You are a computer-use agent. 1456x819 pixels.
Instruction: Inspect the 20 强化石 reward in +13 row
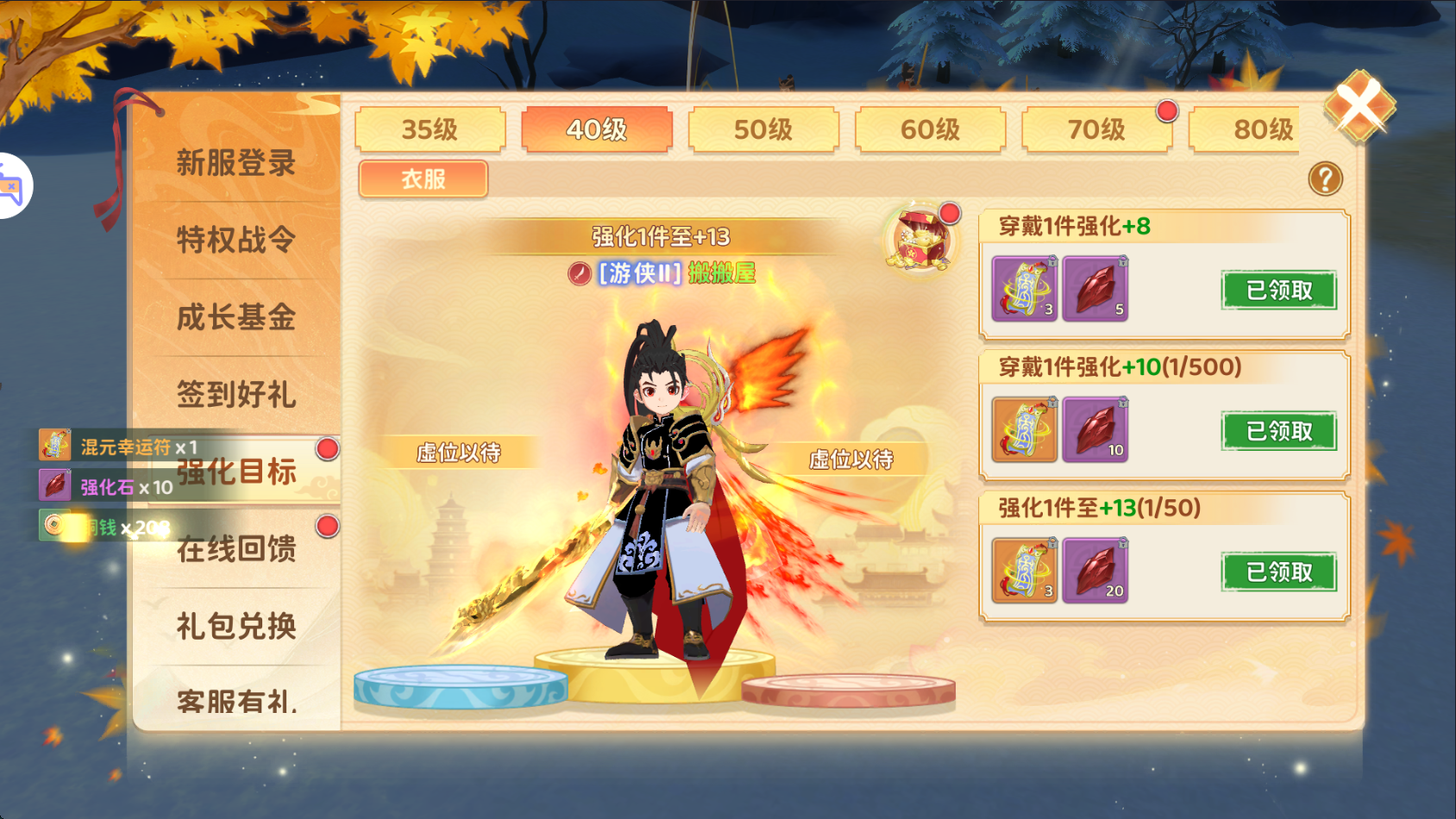click(1095, 571)
